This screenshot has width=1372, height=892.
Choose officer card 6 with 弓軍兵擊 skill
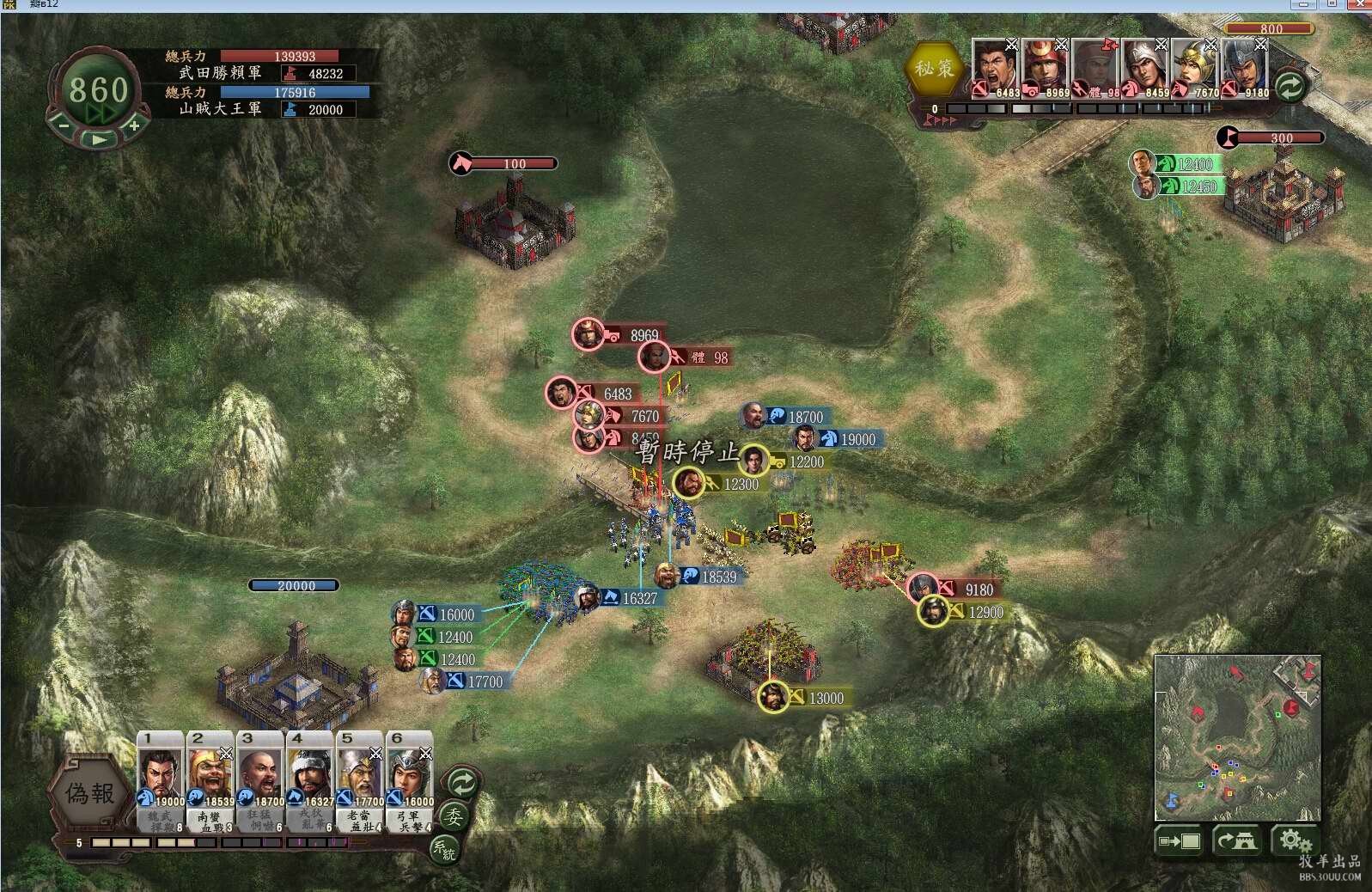click(410, 781)
